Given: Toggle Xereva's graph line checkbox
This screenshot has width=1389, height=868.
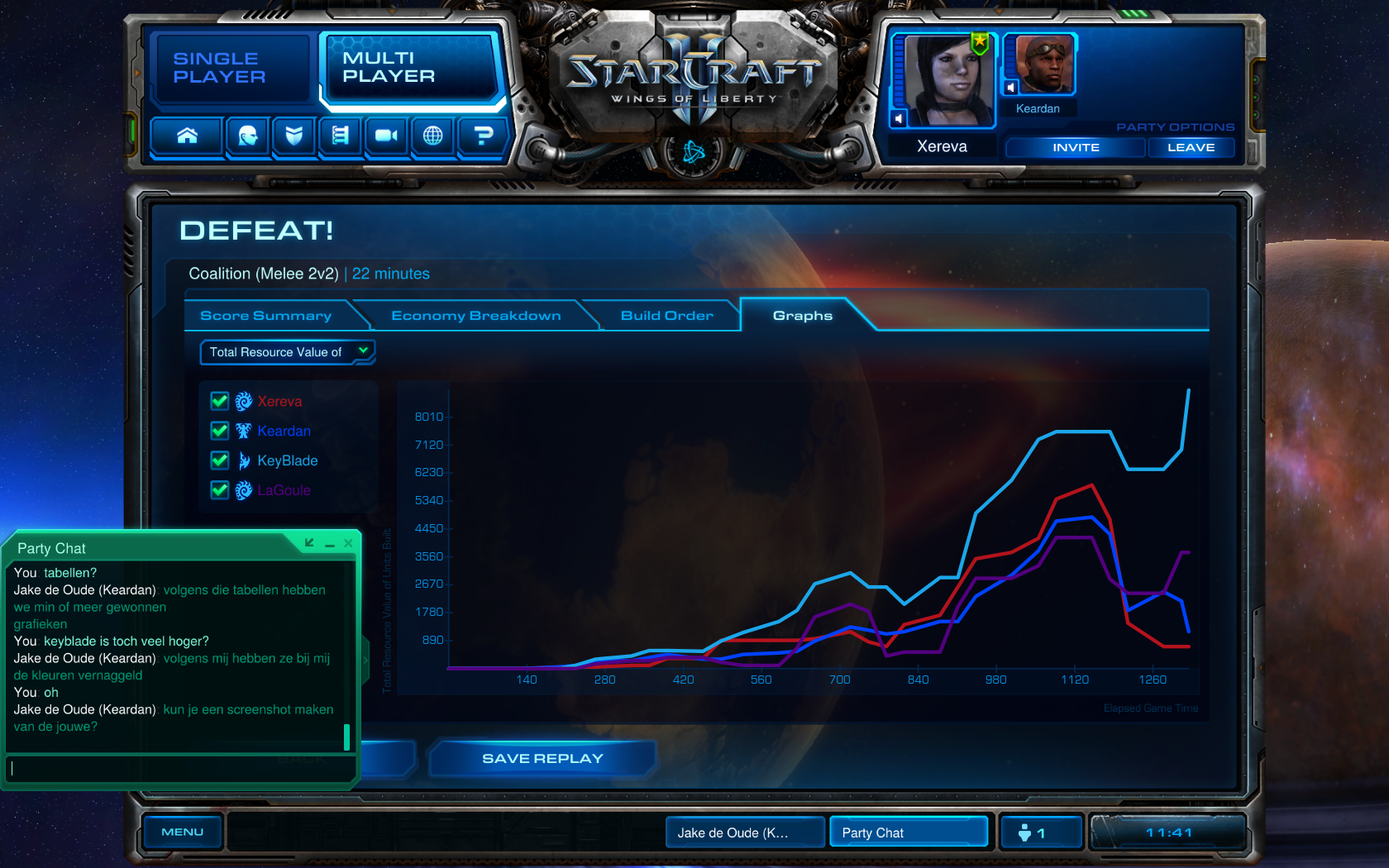Looking at the screenshot, I should [x=220, y=402].
